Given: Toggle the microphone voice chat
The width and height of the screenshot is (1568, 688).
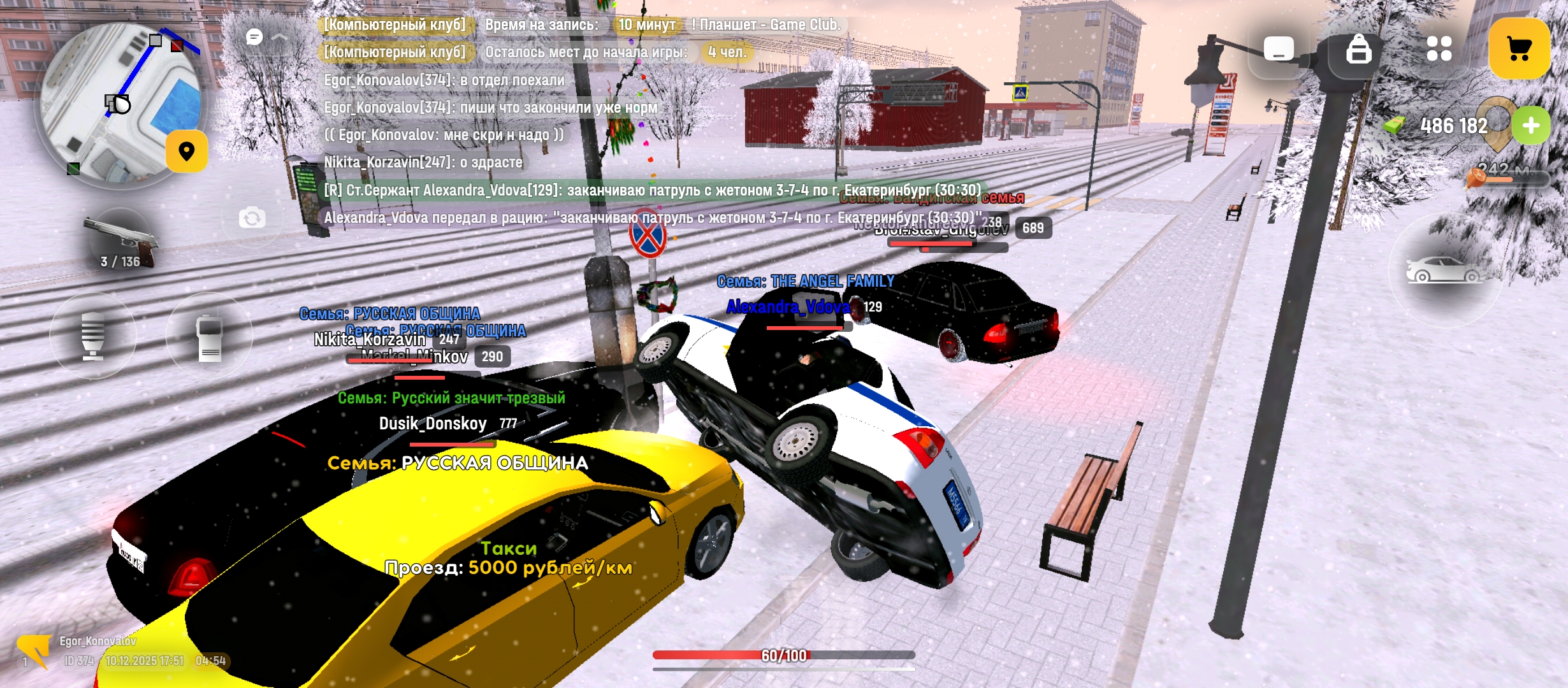Looking at the screenshot, I should [x=93, y=336].
